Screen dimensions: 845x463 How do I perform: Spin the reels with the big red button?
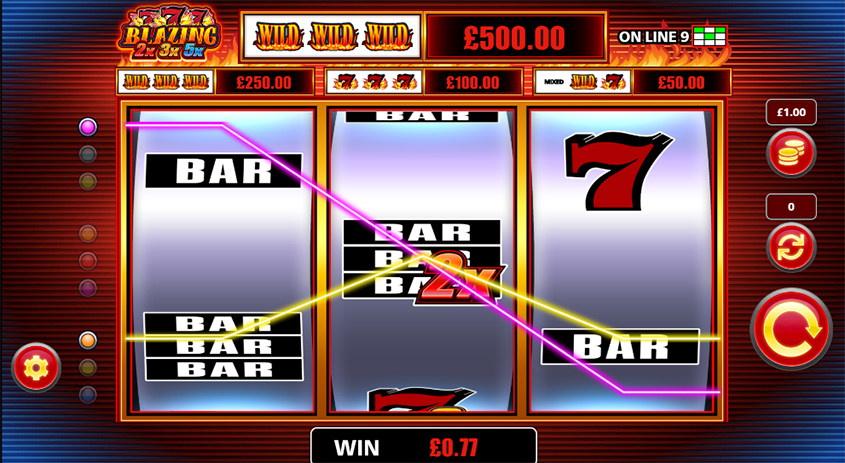pos(791,328)
